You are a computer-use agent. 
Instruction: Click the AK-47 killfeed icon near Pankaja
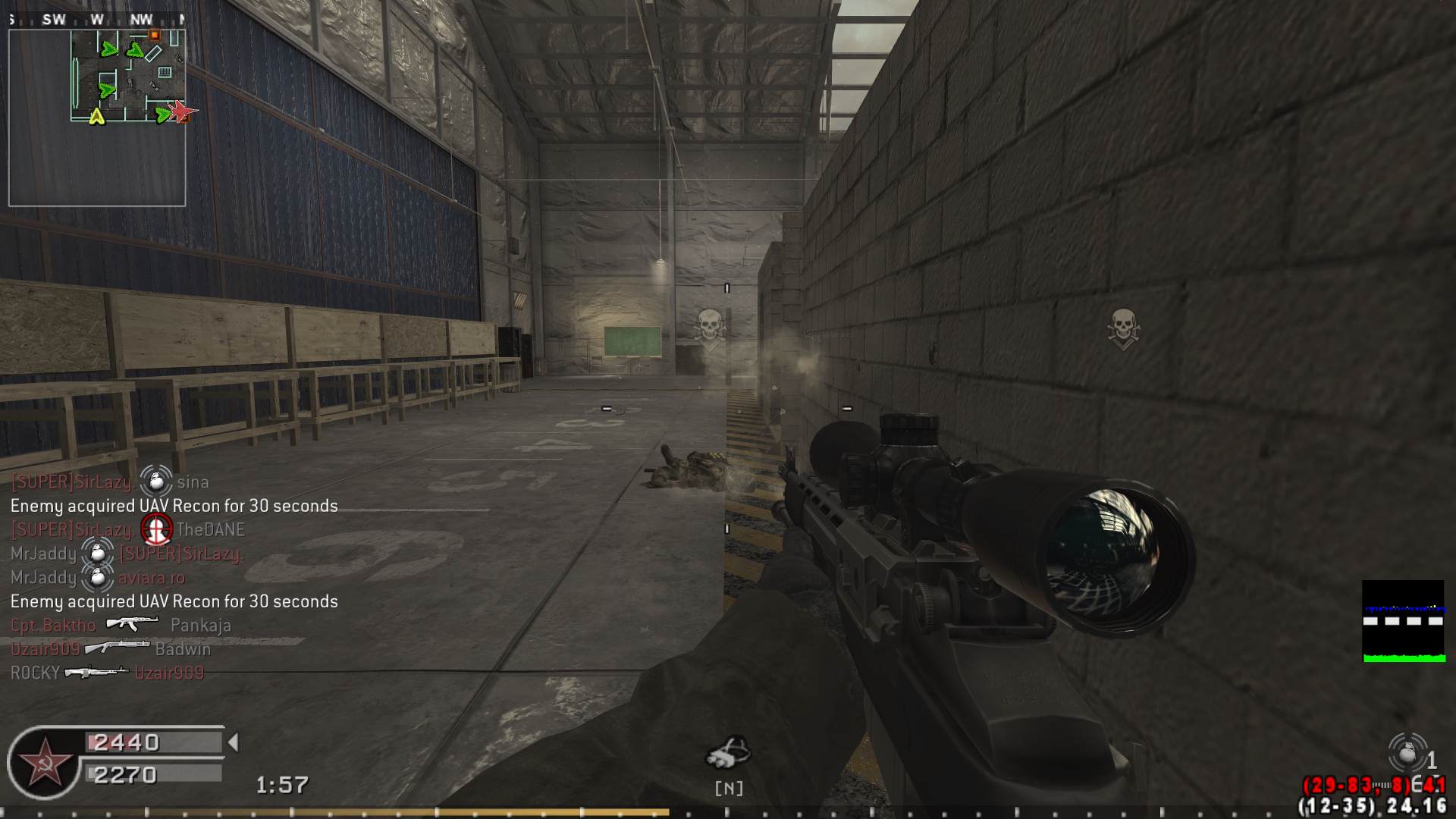(130, 624)
